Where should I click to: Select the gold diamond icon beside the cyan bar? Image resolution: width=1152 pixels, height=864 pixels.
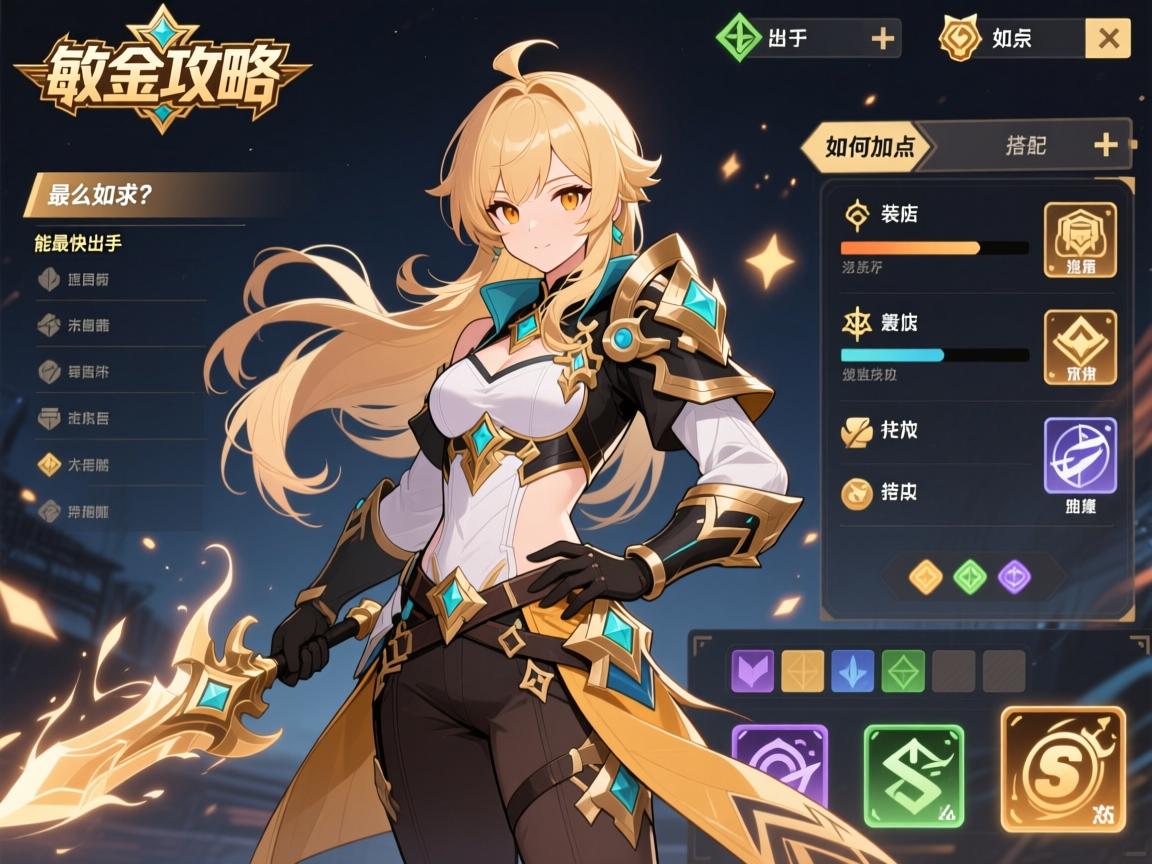(1080, 347)
